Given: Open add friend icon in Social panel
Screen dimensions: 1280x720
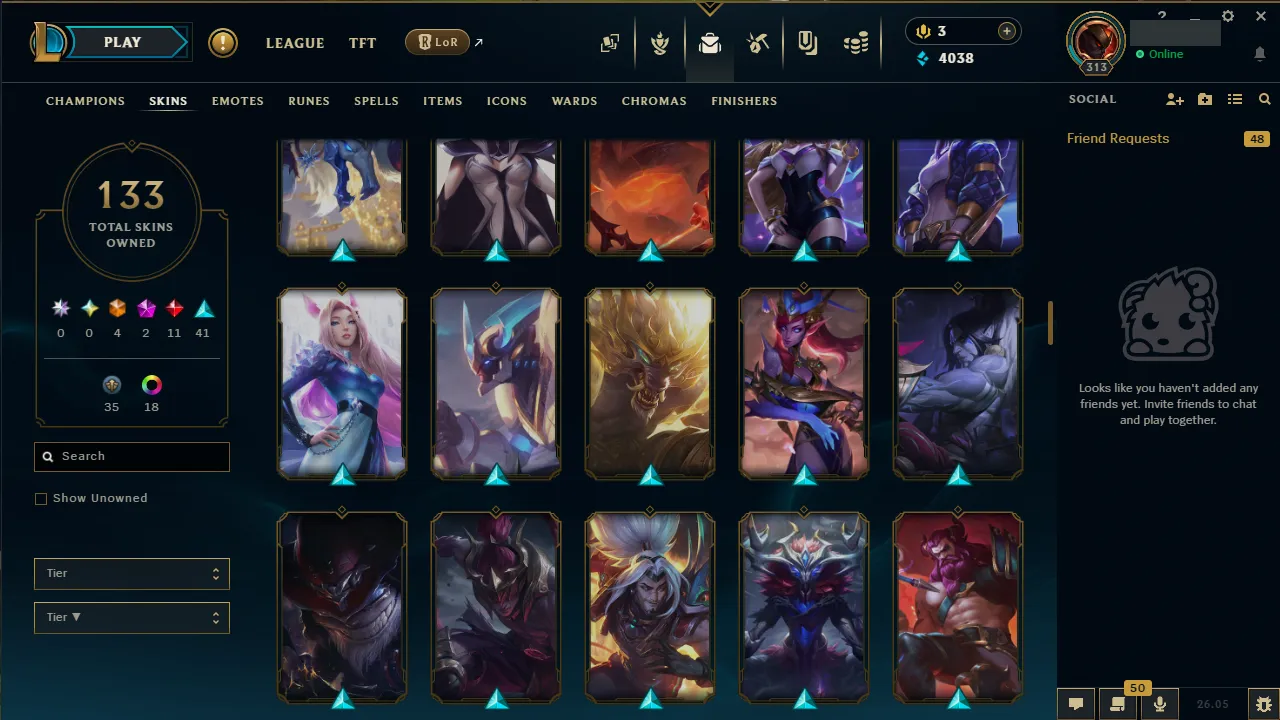Looking at the screenshot, I should (x=1175, y=99).
